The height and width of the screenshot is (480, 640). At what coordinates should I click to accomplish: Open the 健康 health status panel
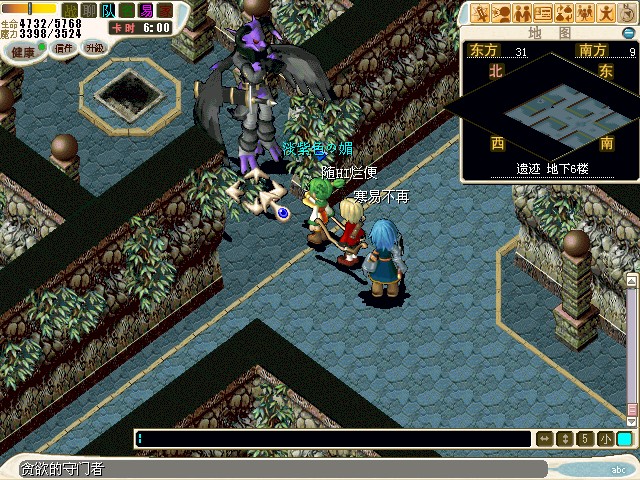point(22,49)
